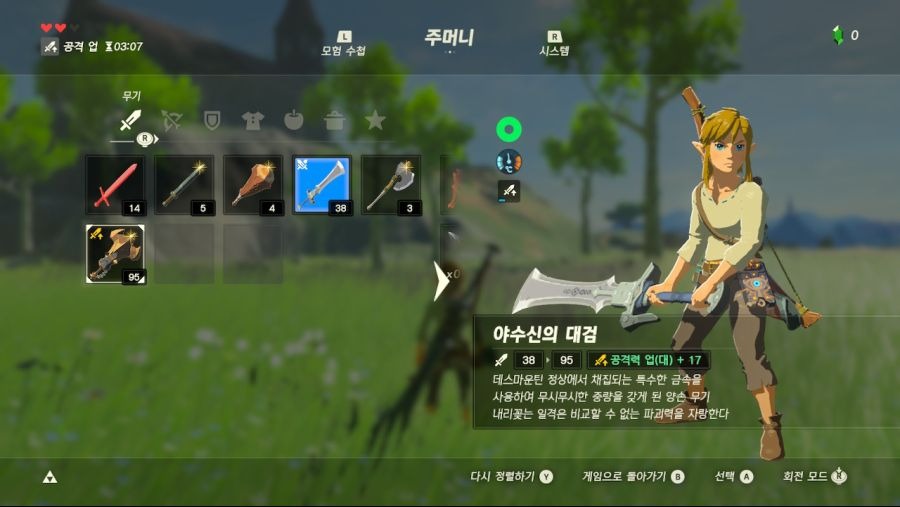Viewport: 900px width, 507px height.
Task: Choose 다시 정렬하기 to re-sort items
Action: 511,477
